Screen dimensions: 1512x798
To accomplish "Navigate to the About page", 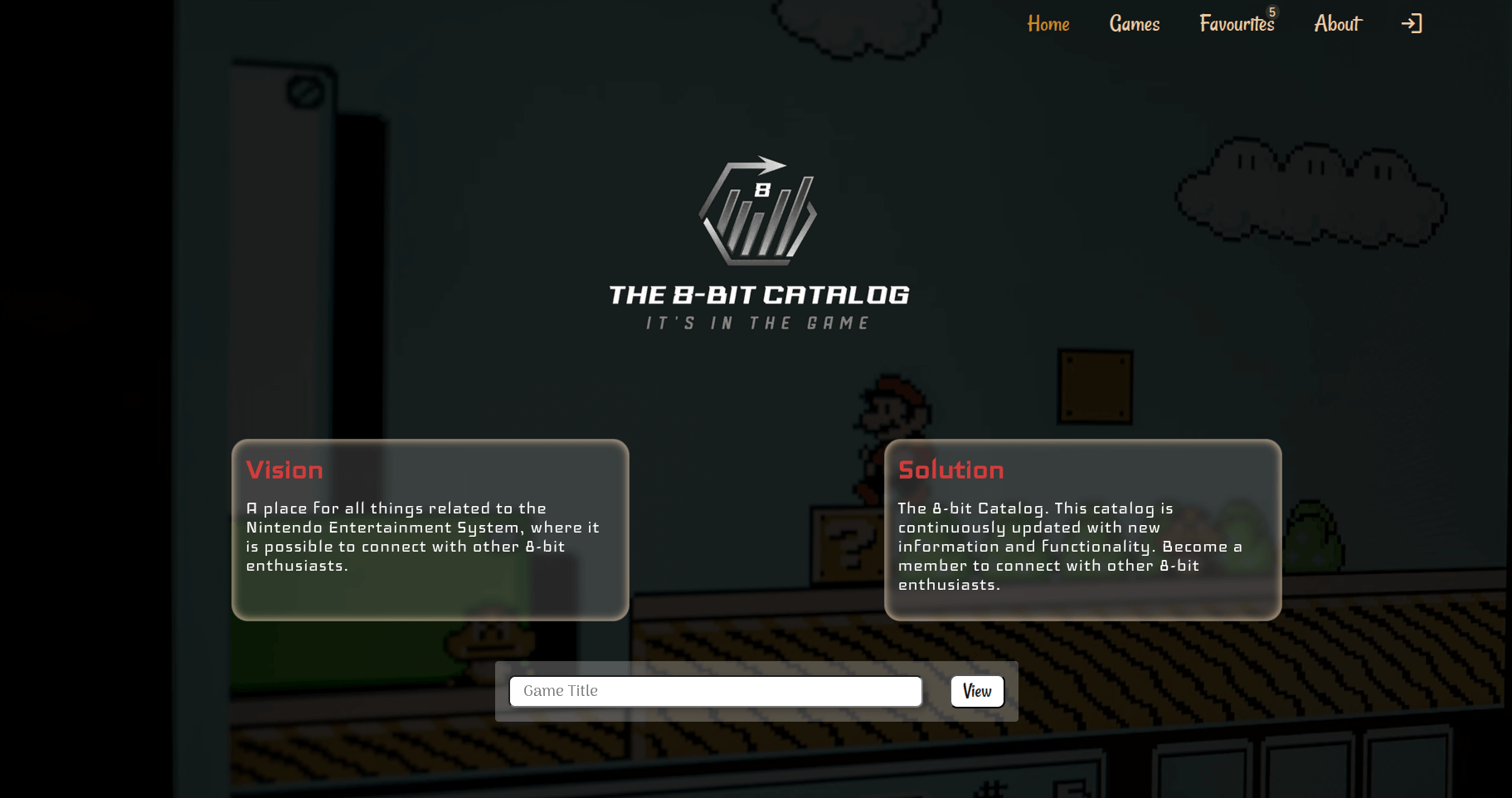I will click(x=1337, y=23).
